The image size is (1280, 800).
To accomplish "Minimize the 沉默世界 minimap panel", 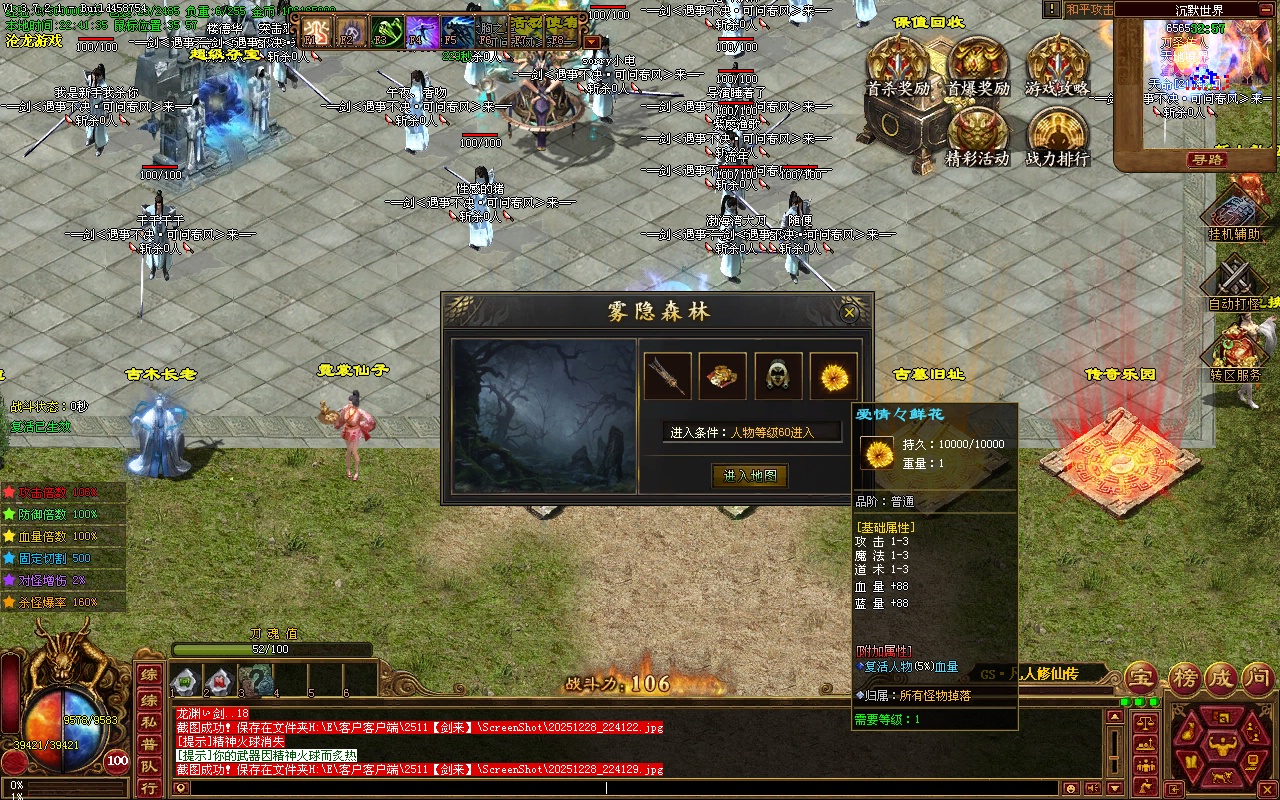I will pyautogui.click(x=1267, y=10).
